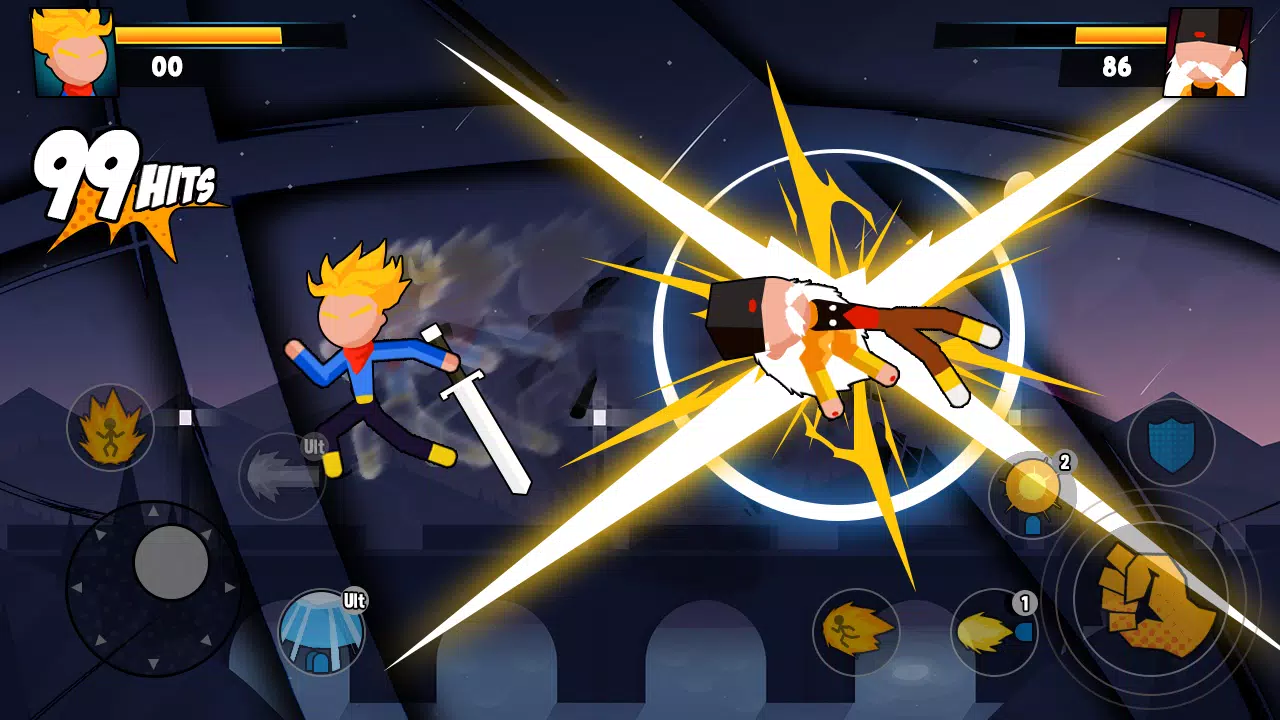Screen dimensions: 1280x720
Task: Use the glowing sun energy ball skill
Action: tap(1032, 490)
